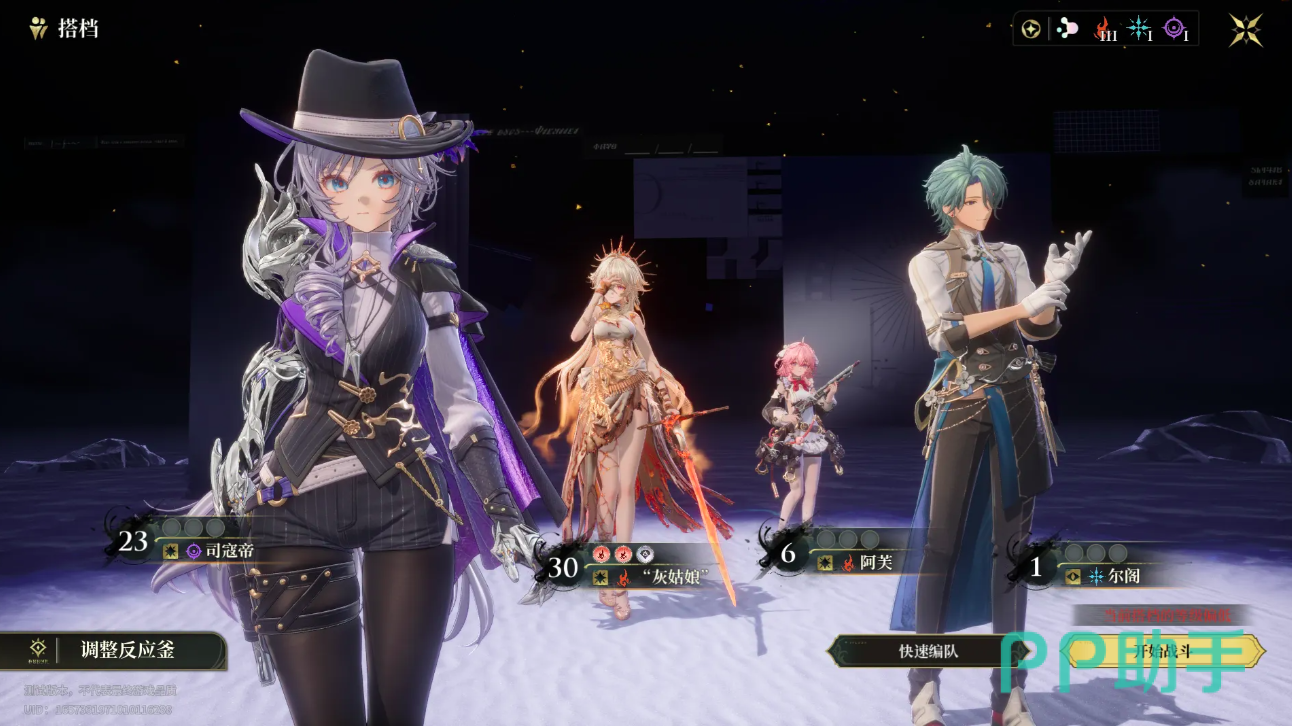Show the fire element level III icon
1292x726 pixels.
1104,29
